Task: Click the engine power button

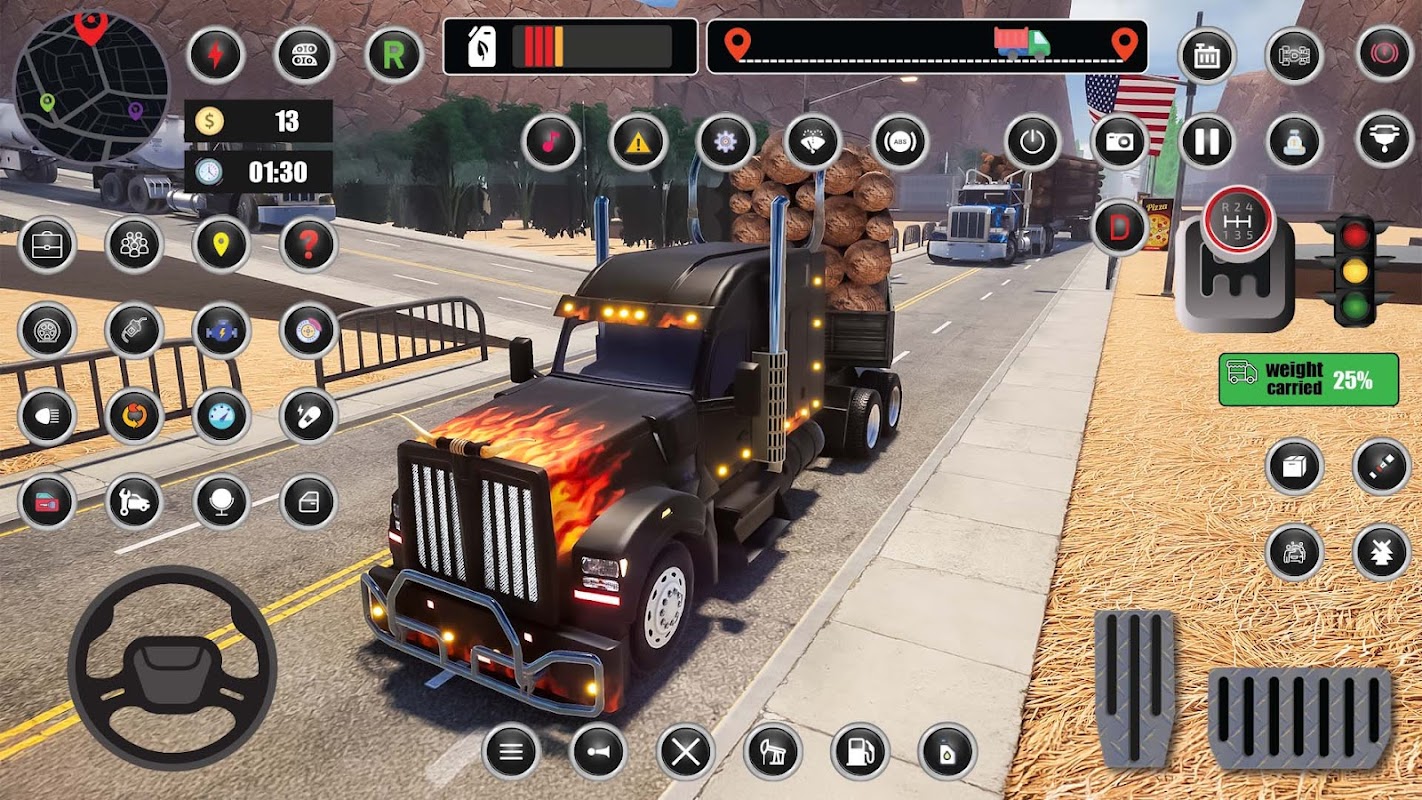Action: [x=1033, y=142]
